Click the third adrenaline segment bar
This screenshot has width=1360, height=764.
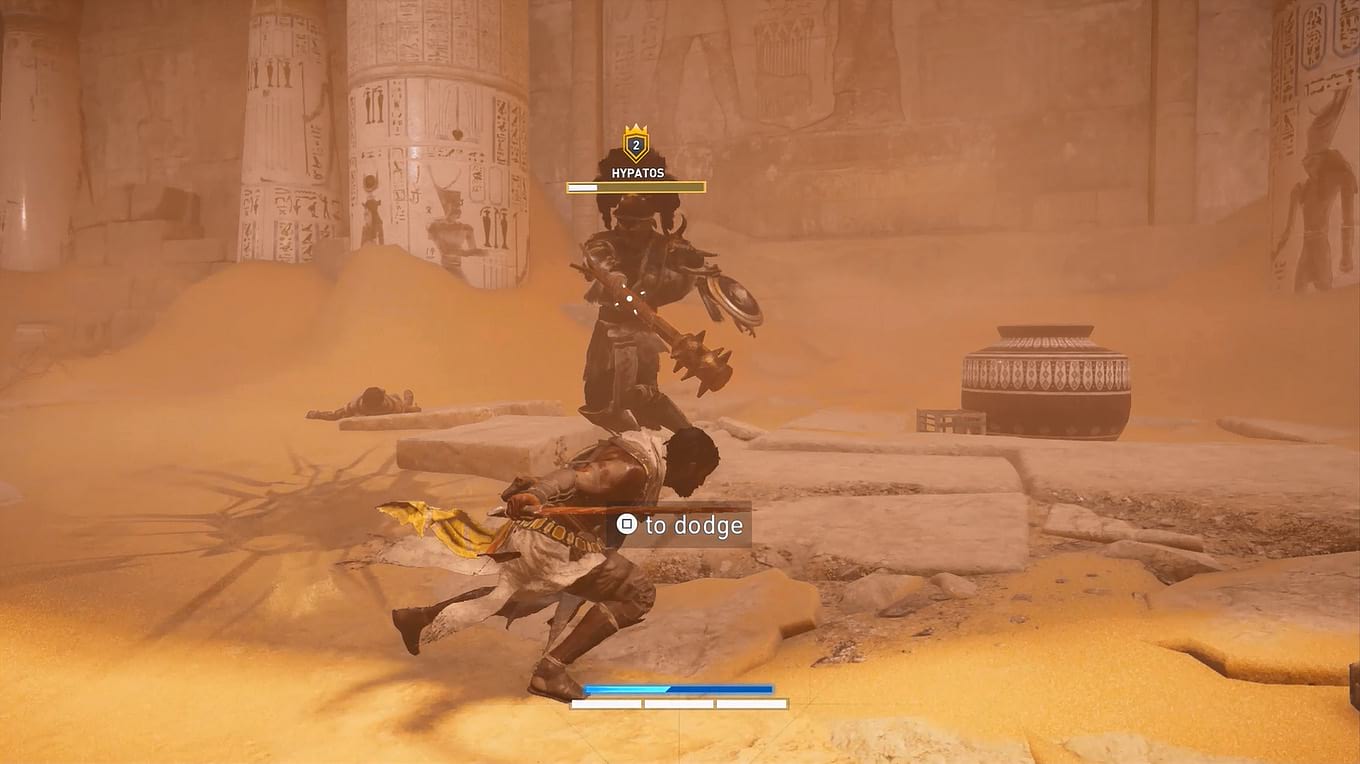coord(752,703)
